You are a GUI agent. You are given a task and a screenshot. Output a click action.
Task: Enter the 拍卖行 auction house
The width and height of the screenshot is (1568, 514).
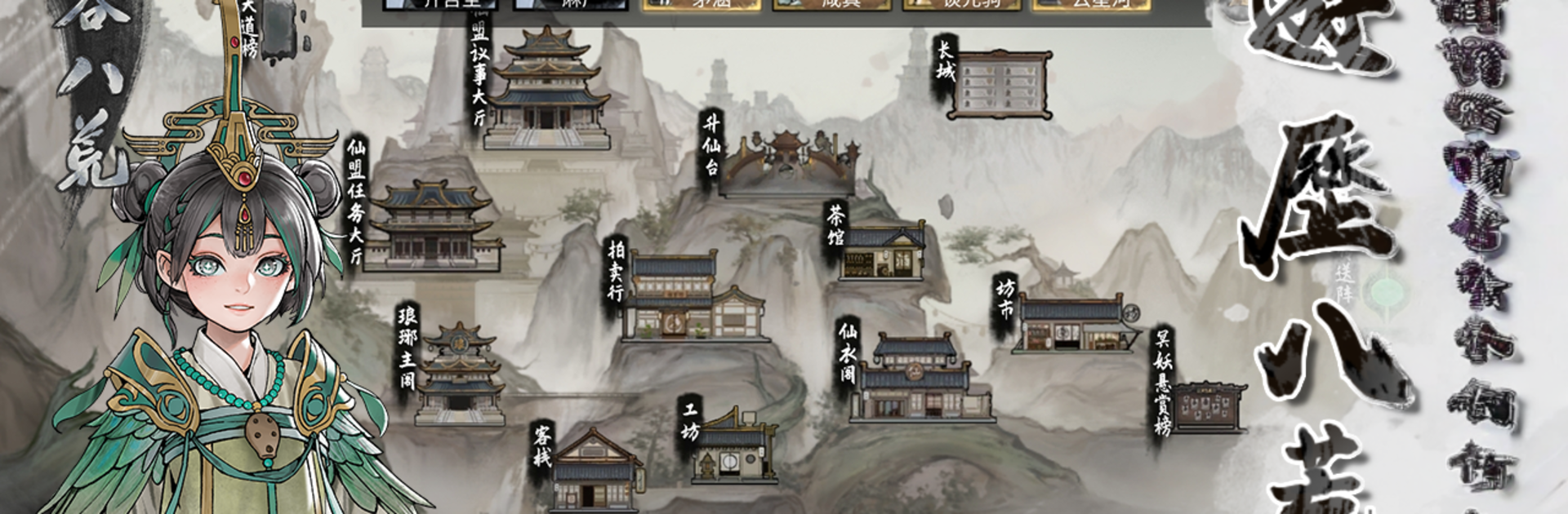coord(693,299)
